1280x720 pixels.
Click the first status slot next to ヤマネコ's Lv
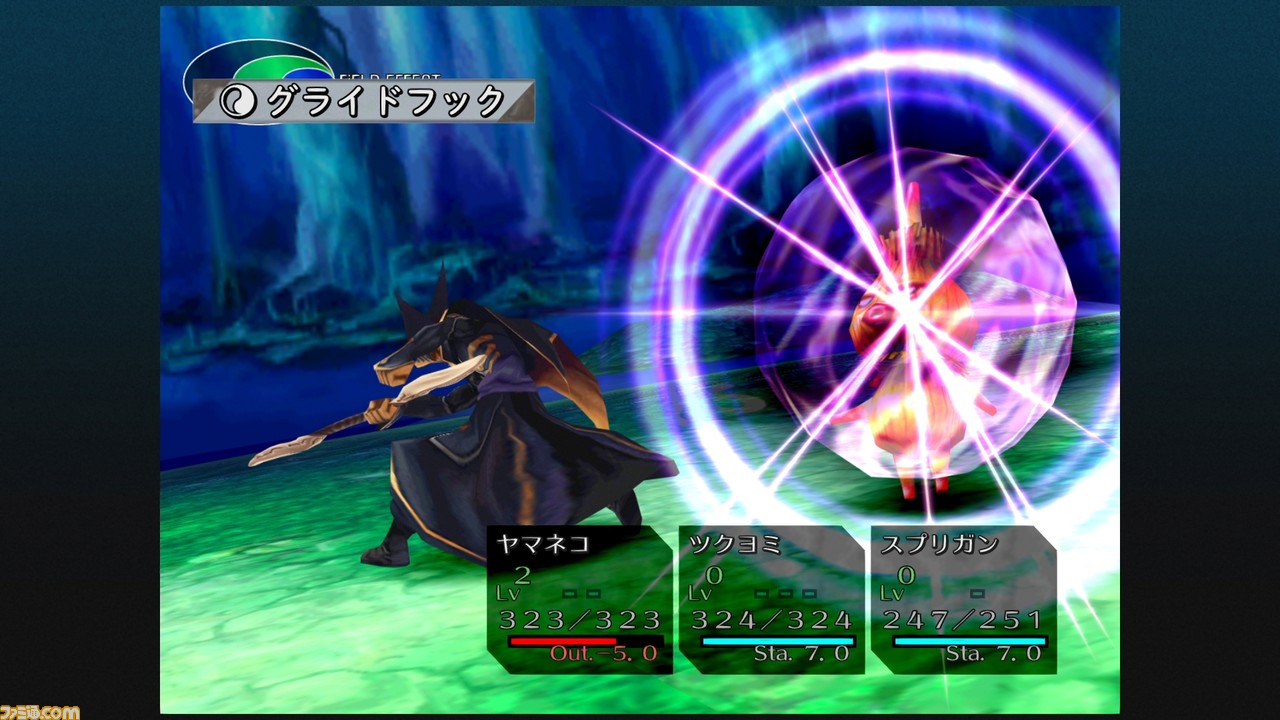(571, 592)
